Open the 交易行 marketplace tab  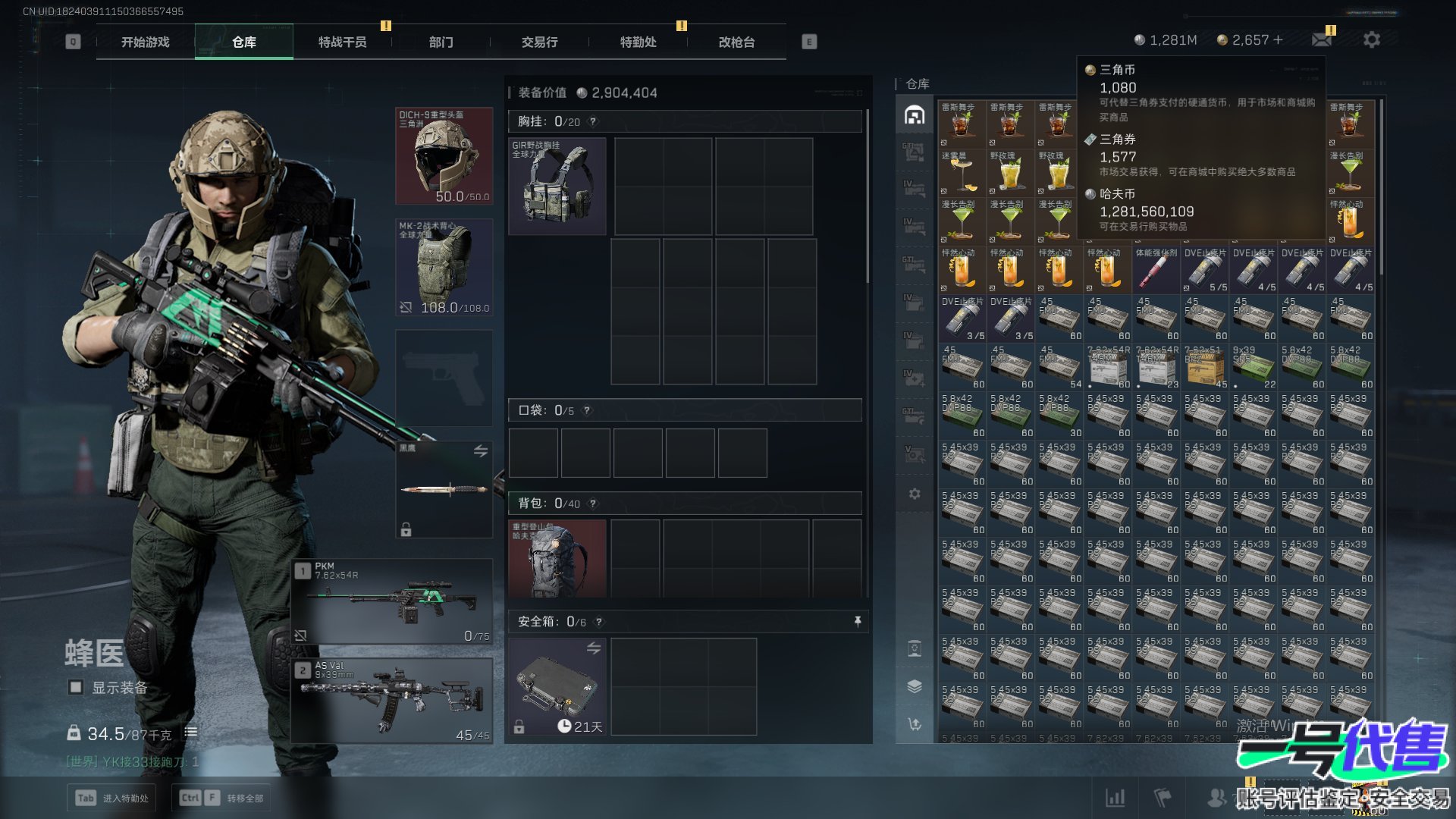coord(539,42)
